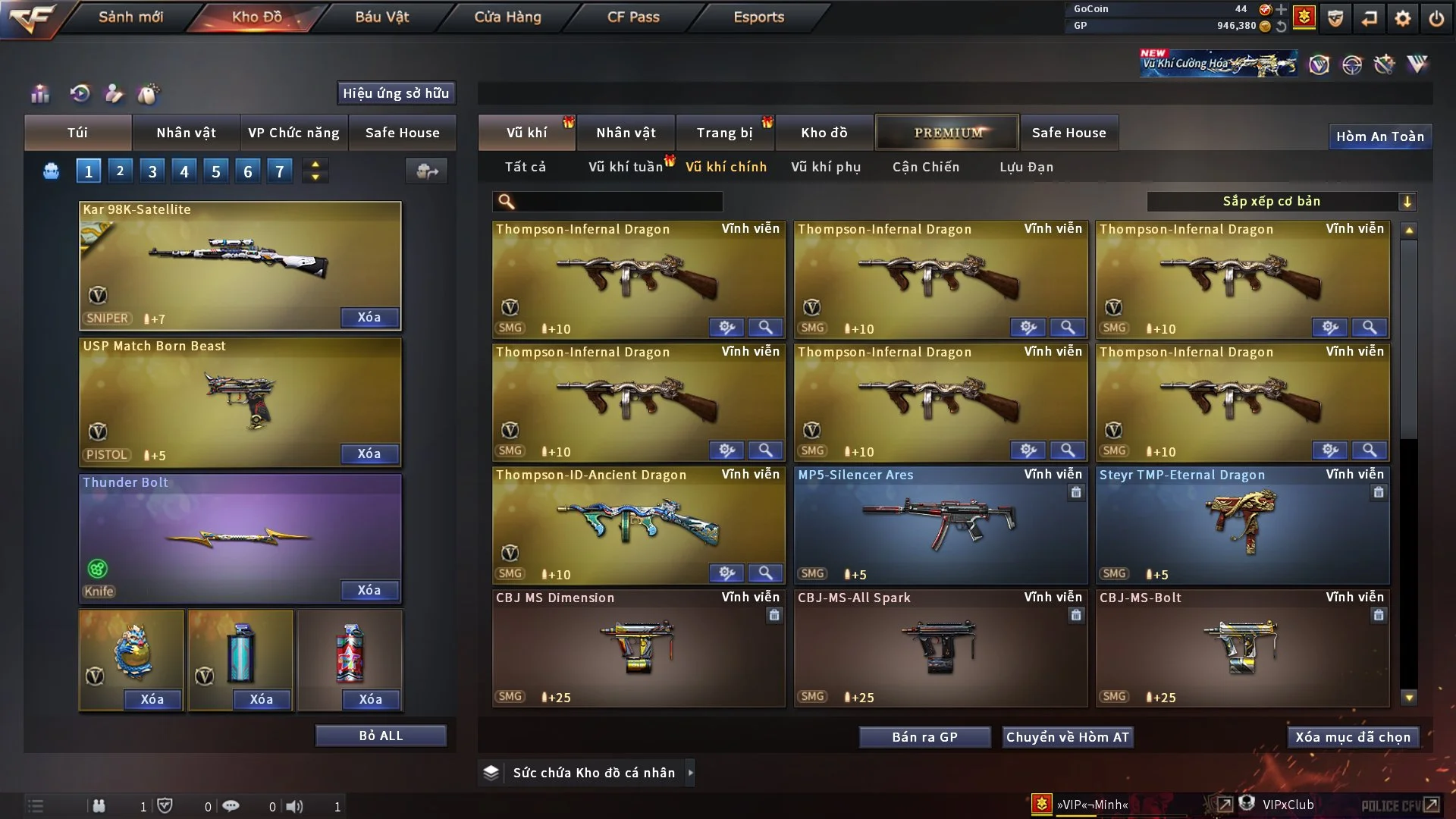
Task: Click the power button to exit
Action: point(1436,18)
